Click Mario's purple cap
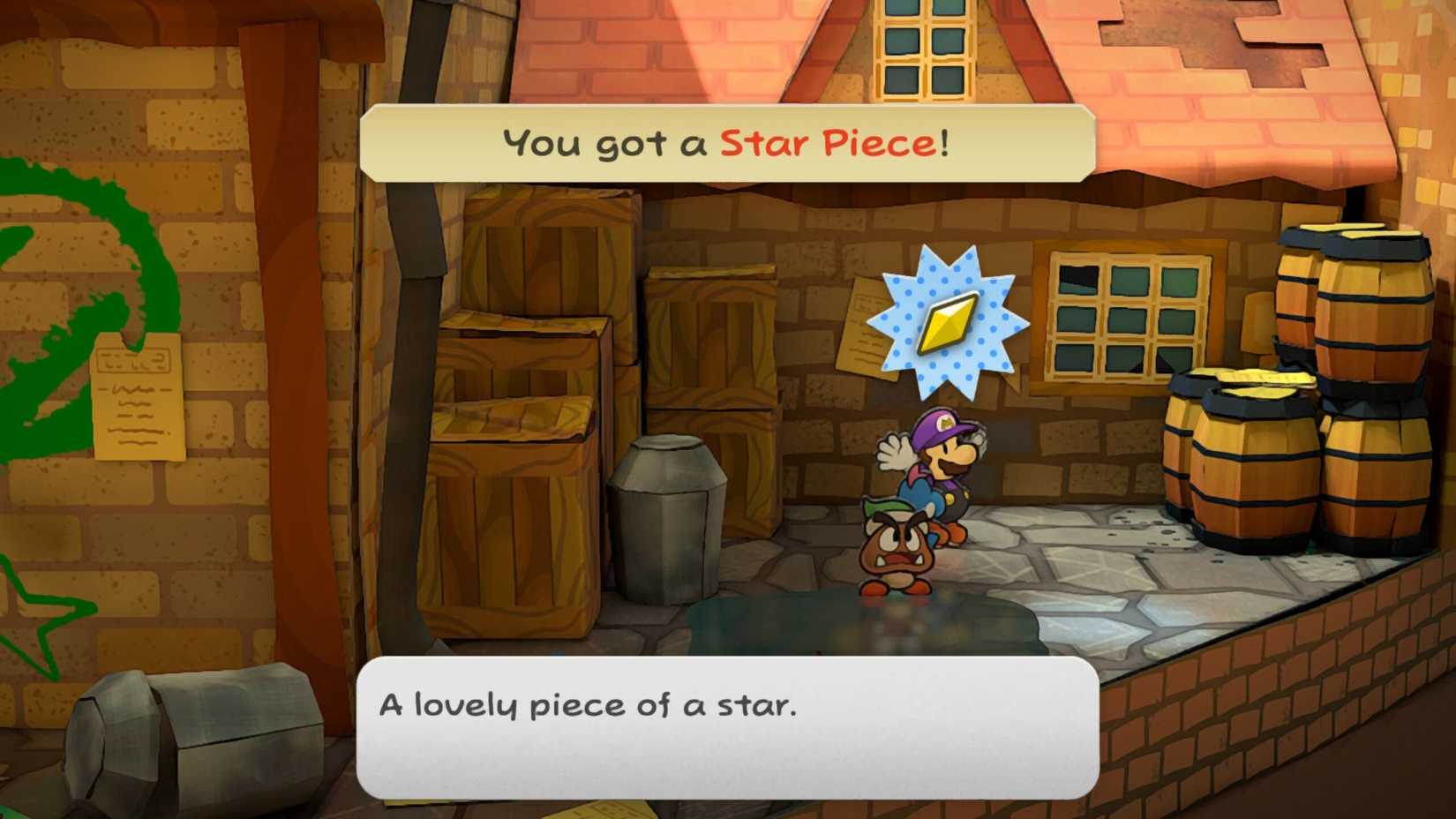Image resolution: width=1456 pixels, height=819 pixels. coord(940,424)
